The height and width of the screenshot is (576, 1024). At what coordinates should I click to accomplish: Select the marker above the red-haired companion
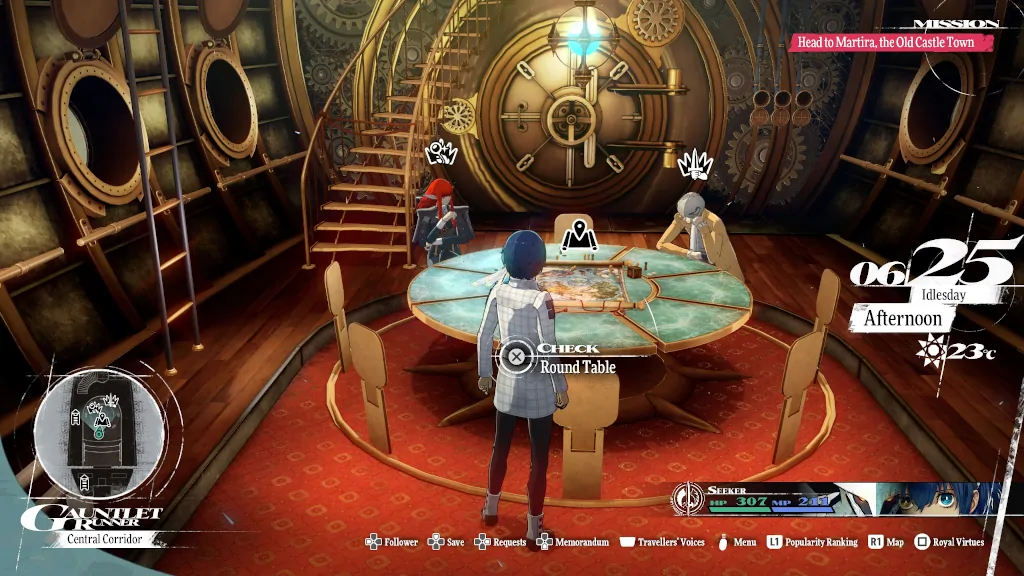pos(440,153)
